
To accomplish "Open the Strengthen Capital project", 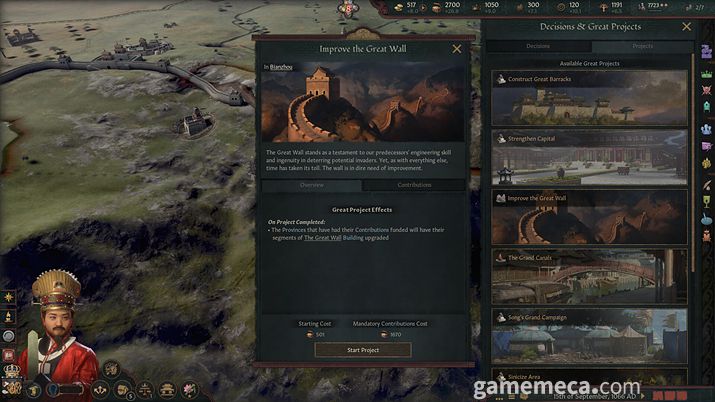I will [x=589, y=157].
